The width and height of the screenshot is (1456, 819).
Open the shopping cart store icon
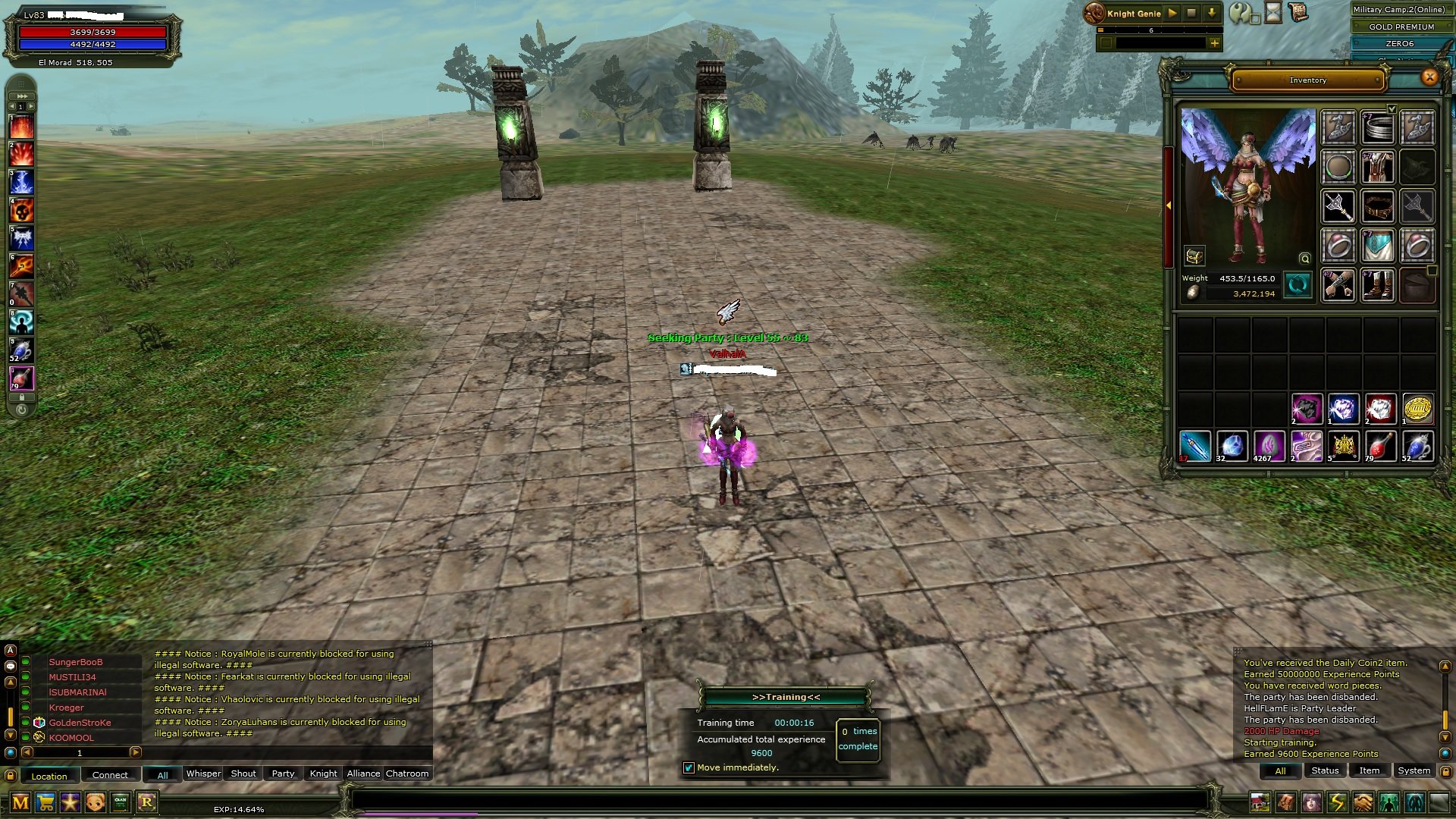pyautogui.click(x=45, y=802)
